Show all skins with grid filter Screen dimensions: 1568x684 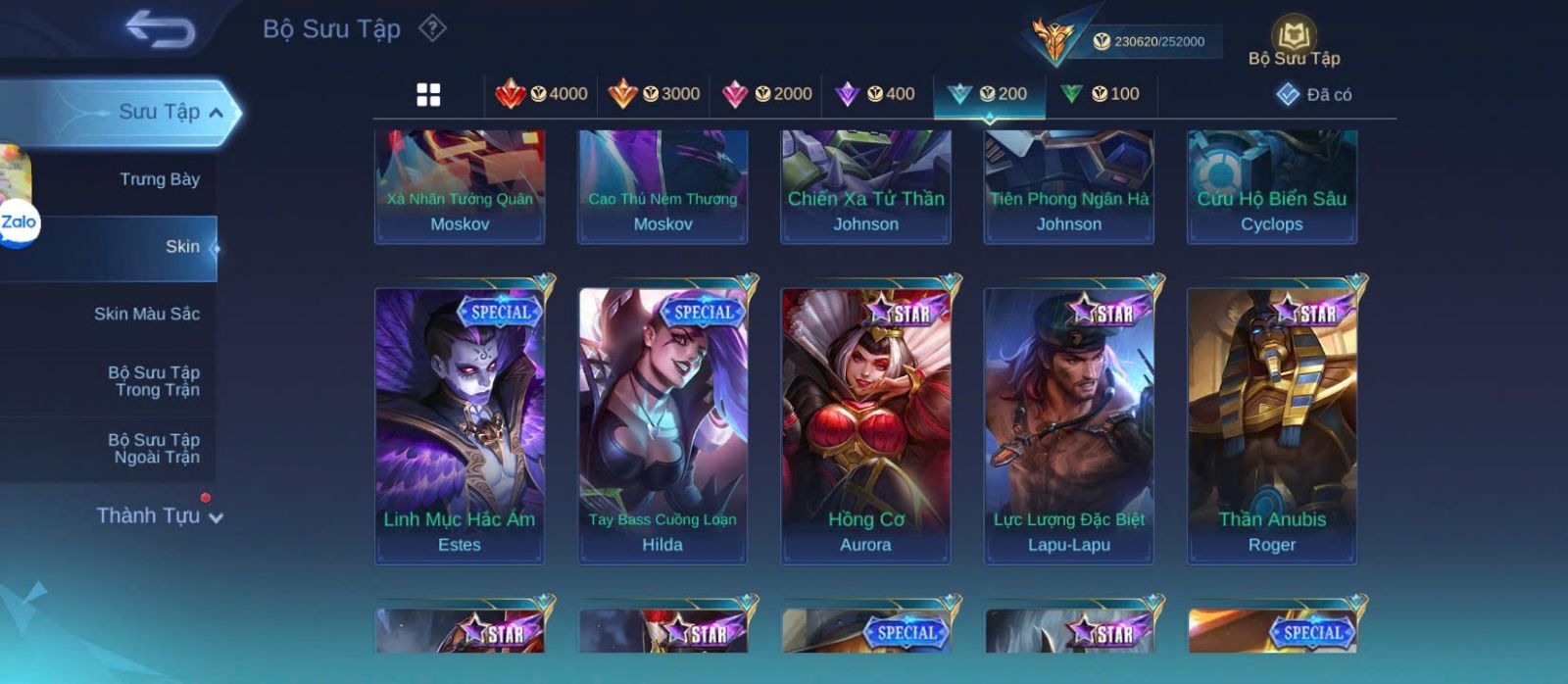click(428, 95)
